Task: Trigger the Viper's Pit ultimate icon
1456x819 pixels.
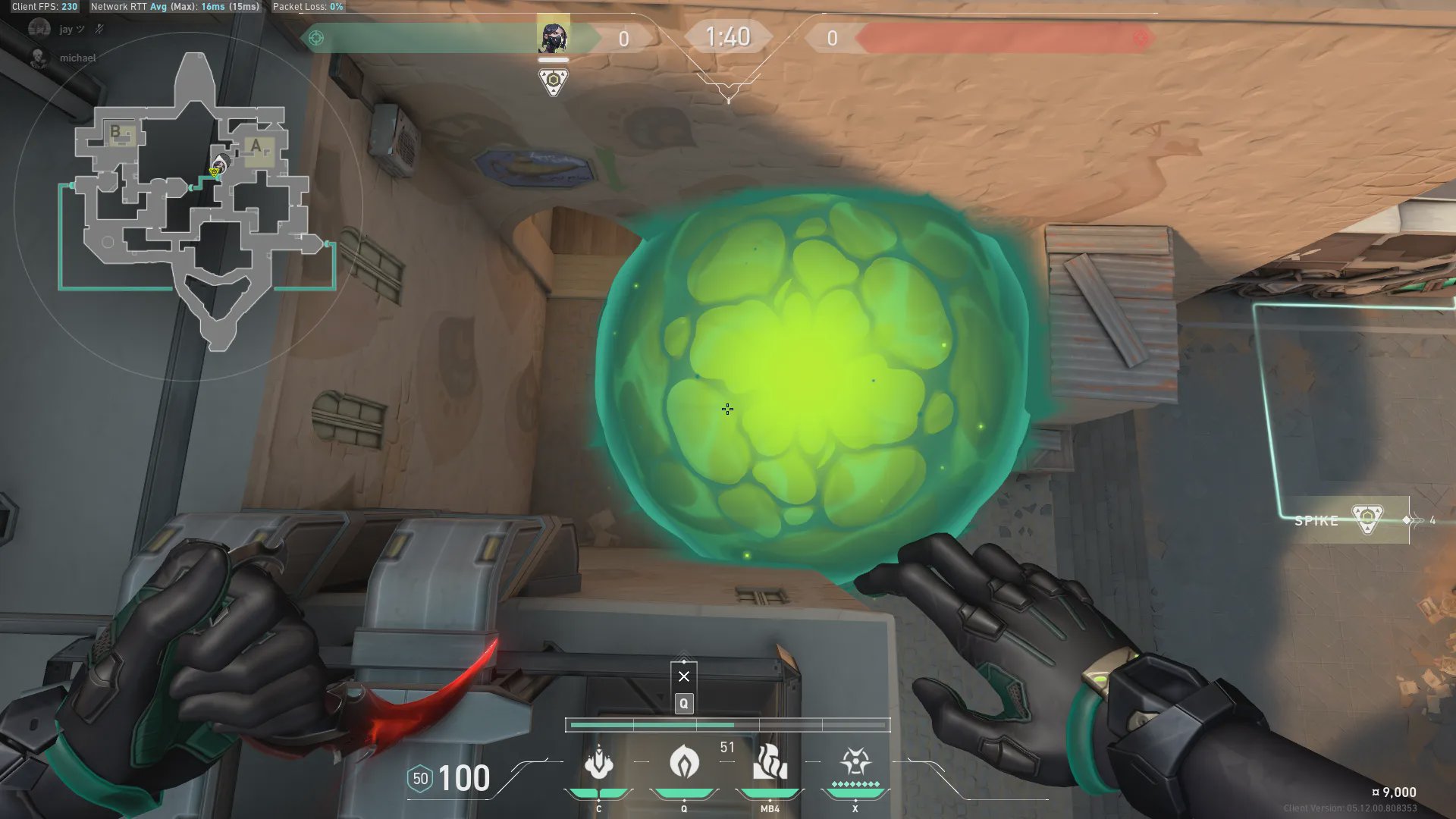Action: click(855, 762)
